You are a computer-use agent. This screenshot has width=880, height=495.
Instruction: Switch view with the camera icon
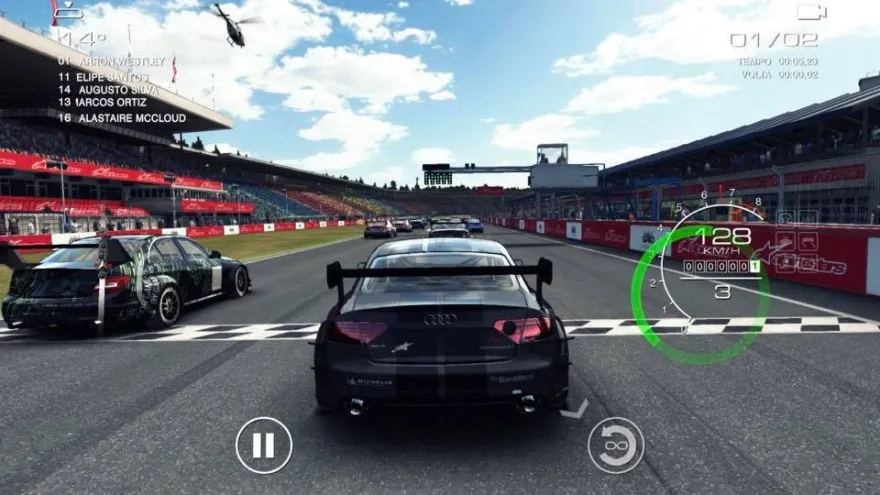[811, 12]
